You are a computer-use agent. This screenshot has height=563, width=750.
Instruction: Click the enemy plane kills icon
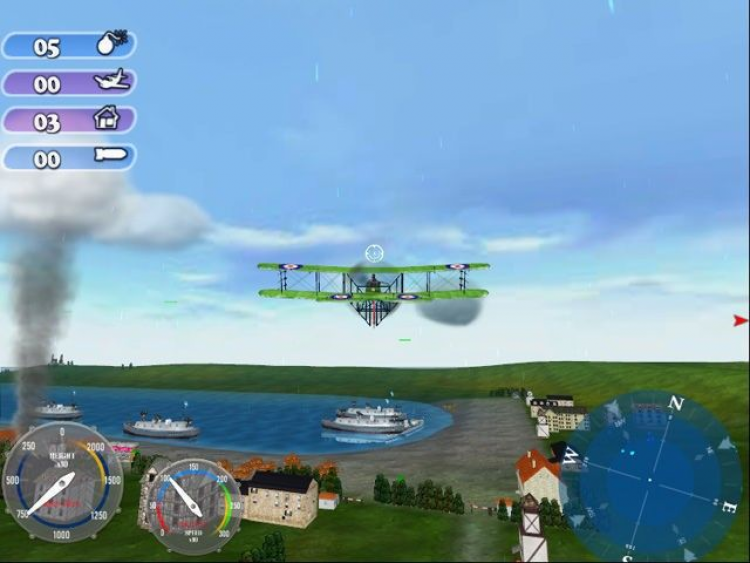pos(112,82)
